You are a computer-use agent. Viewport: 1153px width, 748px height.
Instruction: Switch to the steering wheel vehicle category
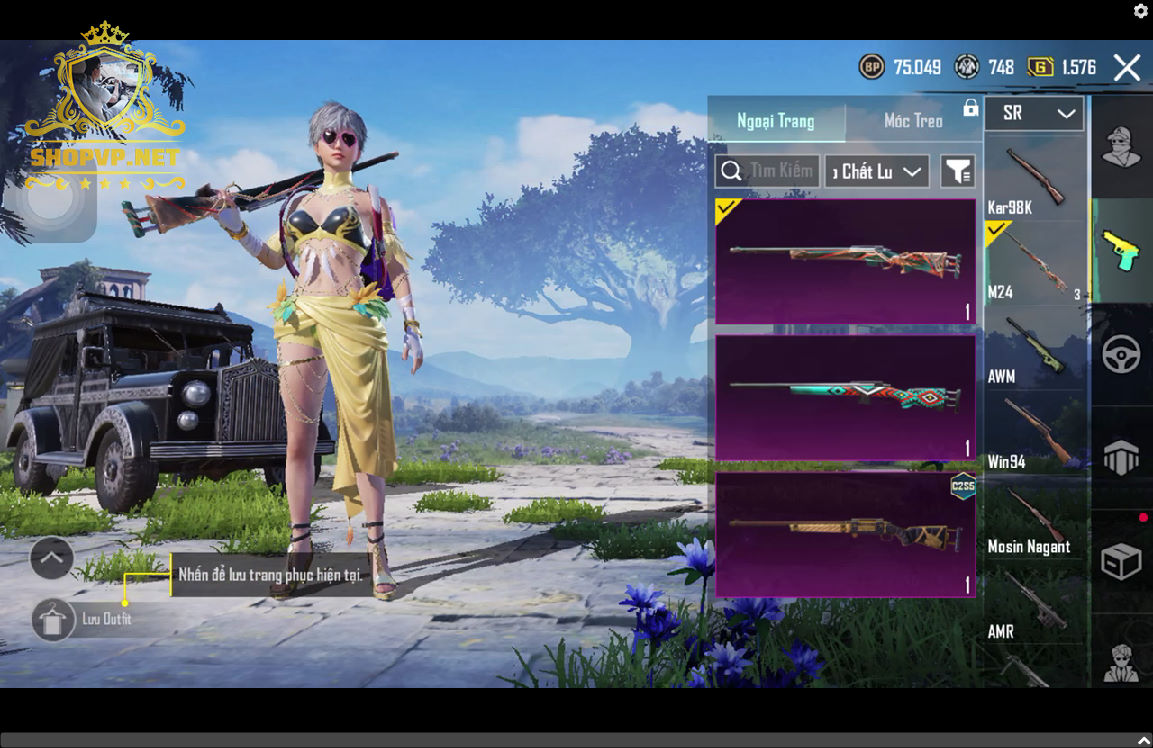coord(1121,355)
